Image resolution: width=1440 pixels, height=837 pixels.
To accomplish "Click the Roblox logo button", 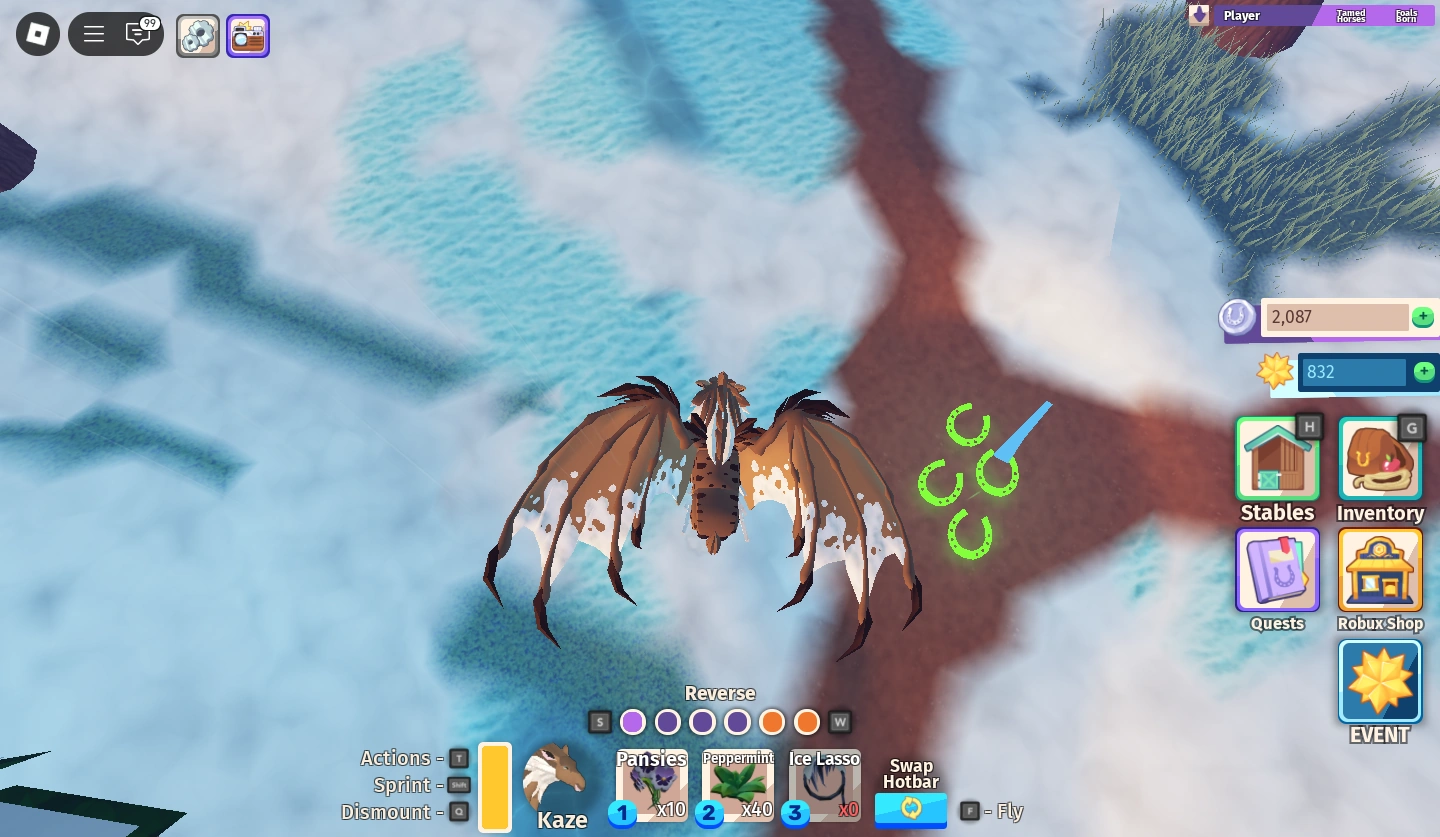I will pos(37,33).
